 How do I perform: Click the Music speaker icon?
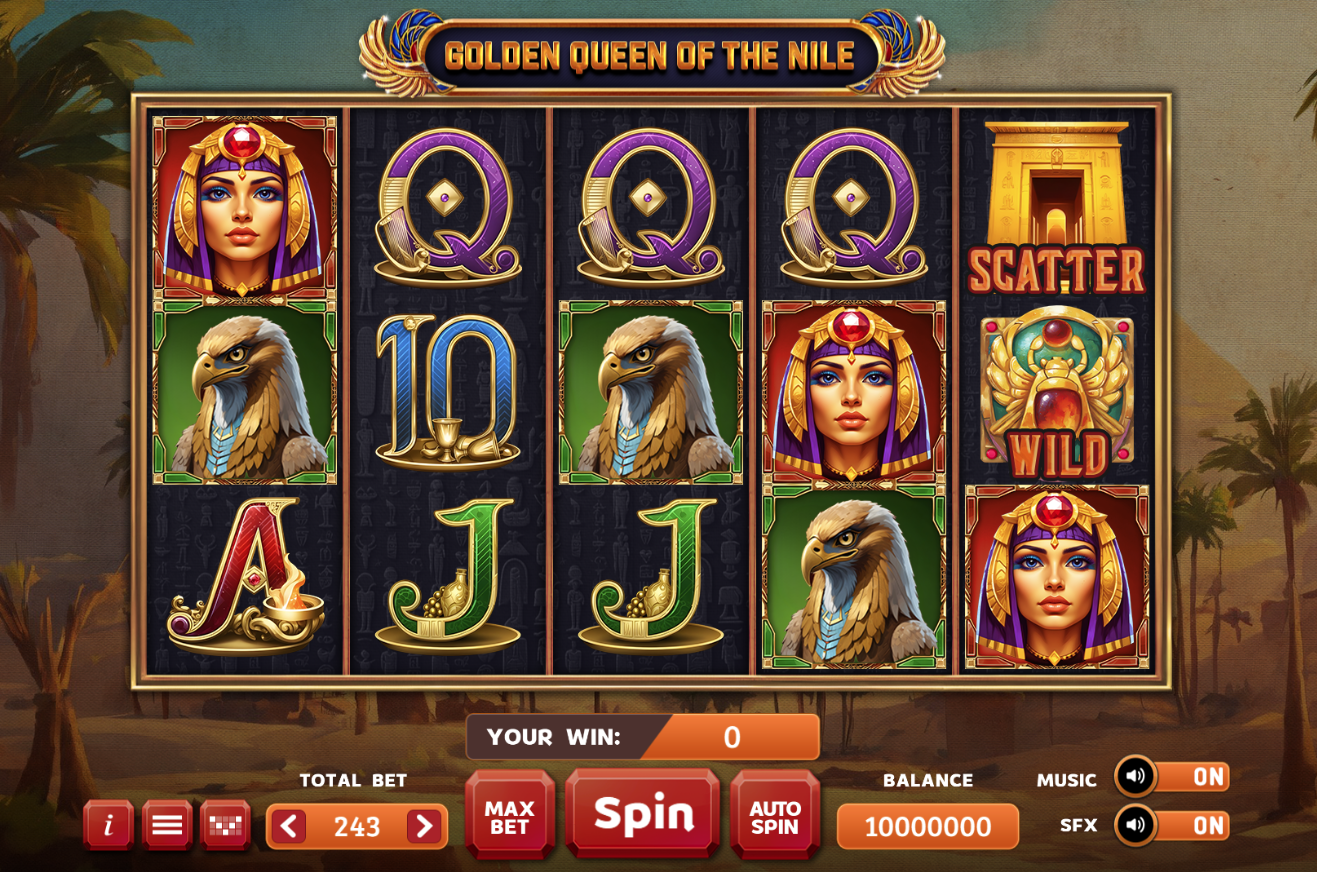[x=1135, y=777]
